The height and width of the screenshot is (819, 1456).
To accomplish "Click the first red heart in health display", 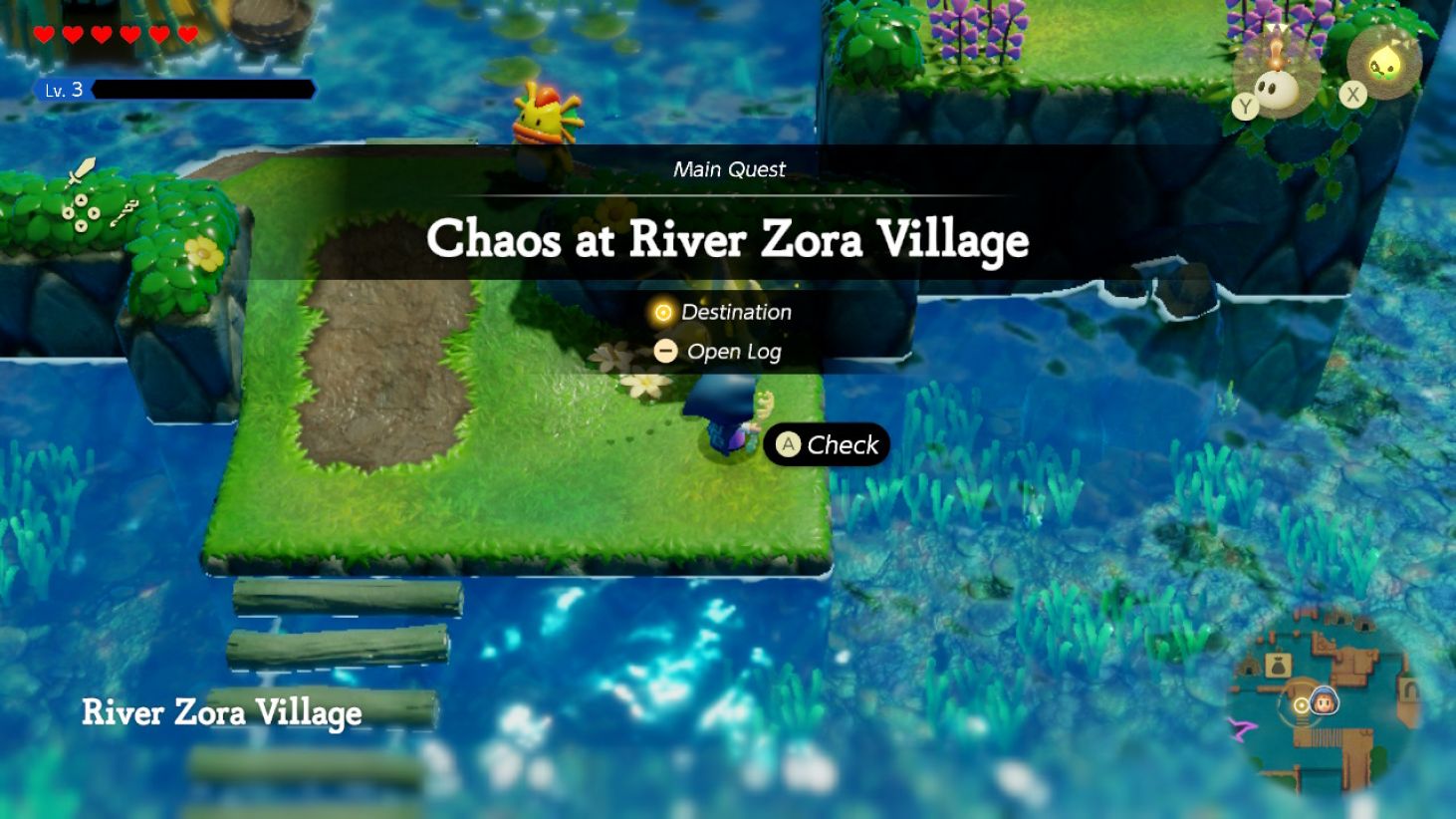I will pos(43,33).
